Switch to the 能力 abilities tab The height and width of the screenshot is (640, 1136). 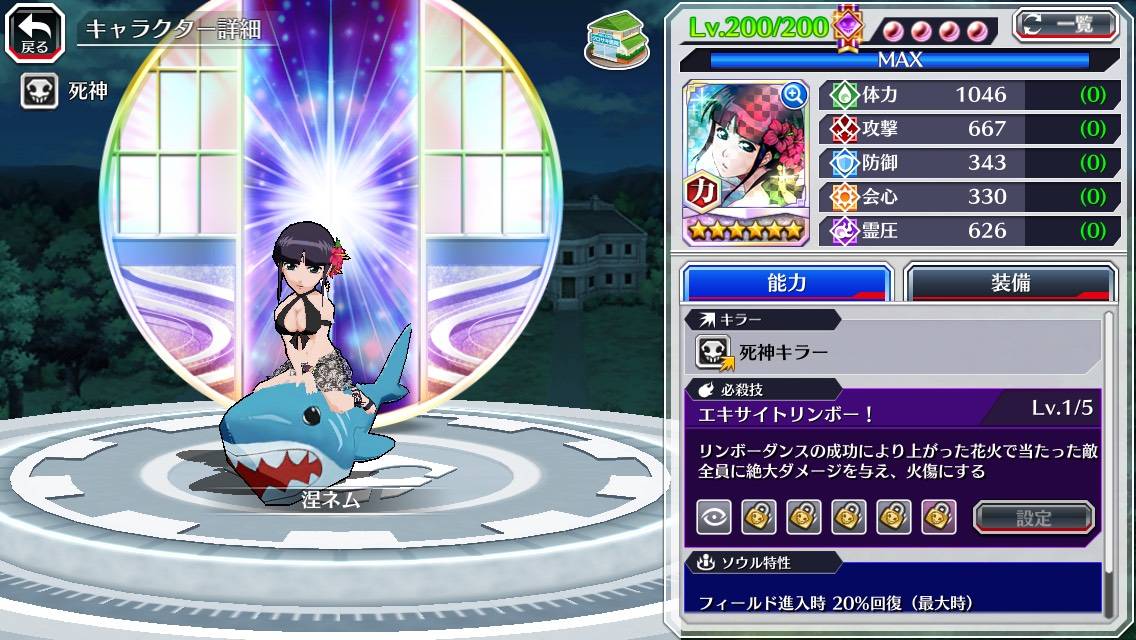pos(787,283)
